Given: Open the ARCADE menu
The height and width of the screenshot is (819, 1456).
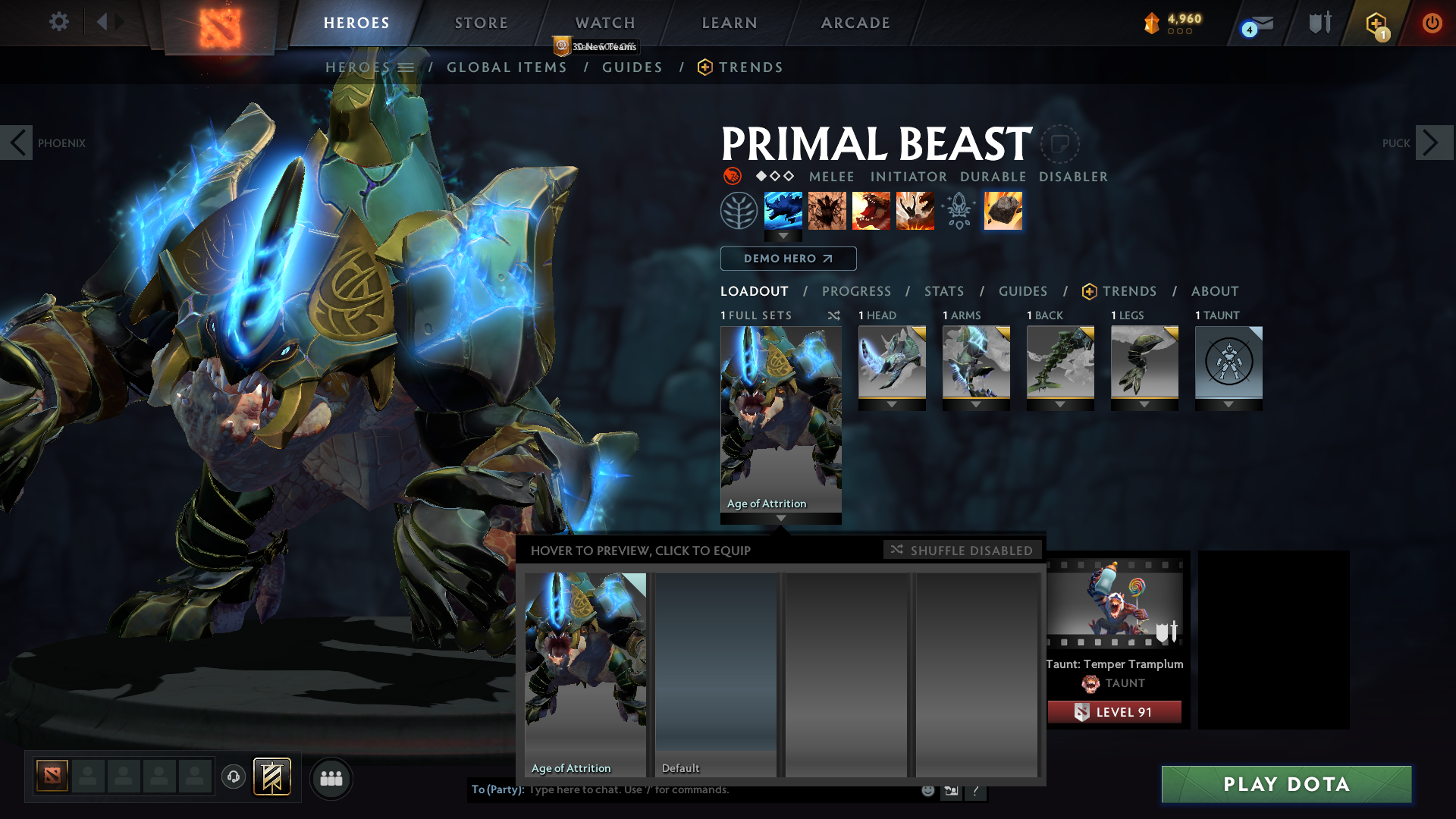Looking at the screenshot, I should tap(855, 23).
